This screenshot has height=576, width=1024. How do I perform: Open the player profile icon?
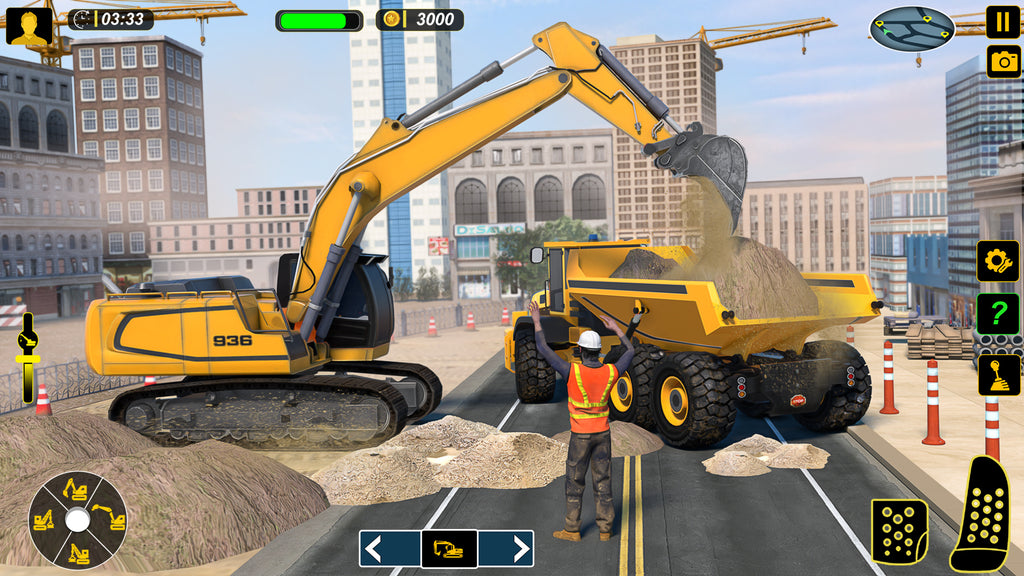point(29,25)
